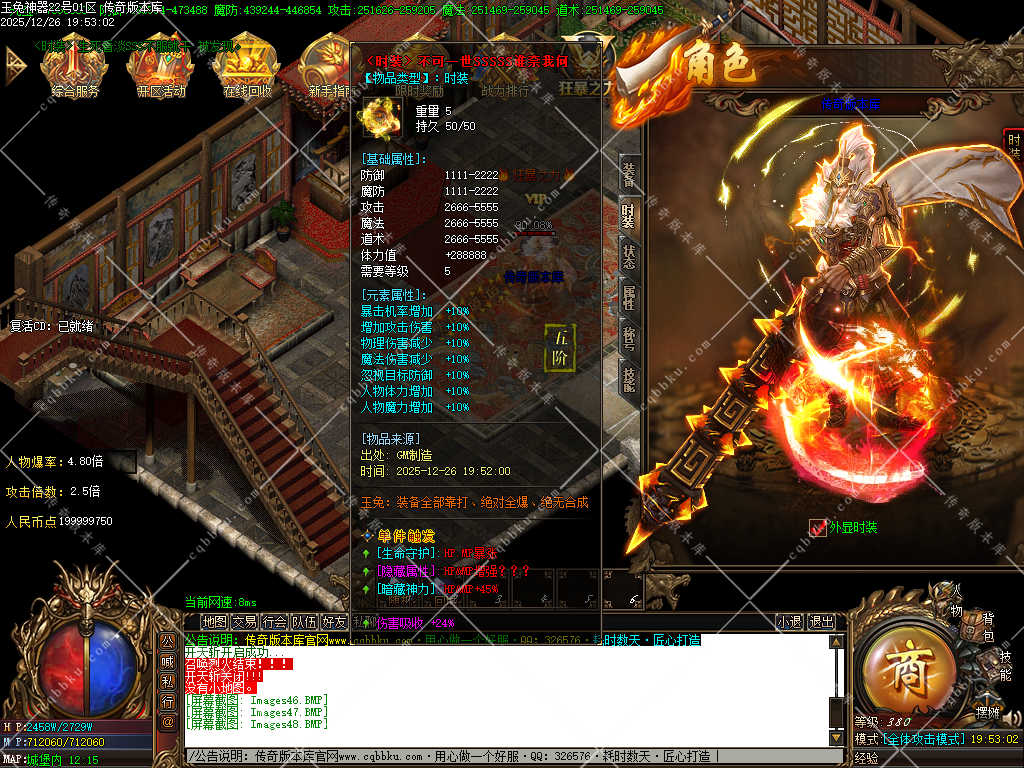
Task: Open the 交易 trade button
Action: 244,621
